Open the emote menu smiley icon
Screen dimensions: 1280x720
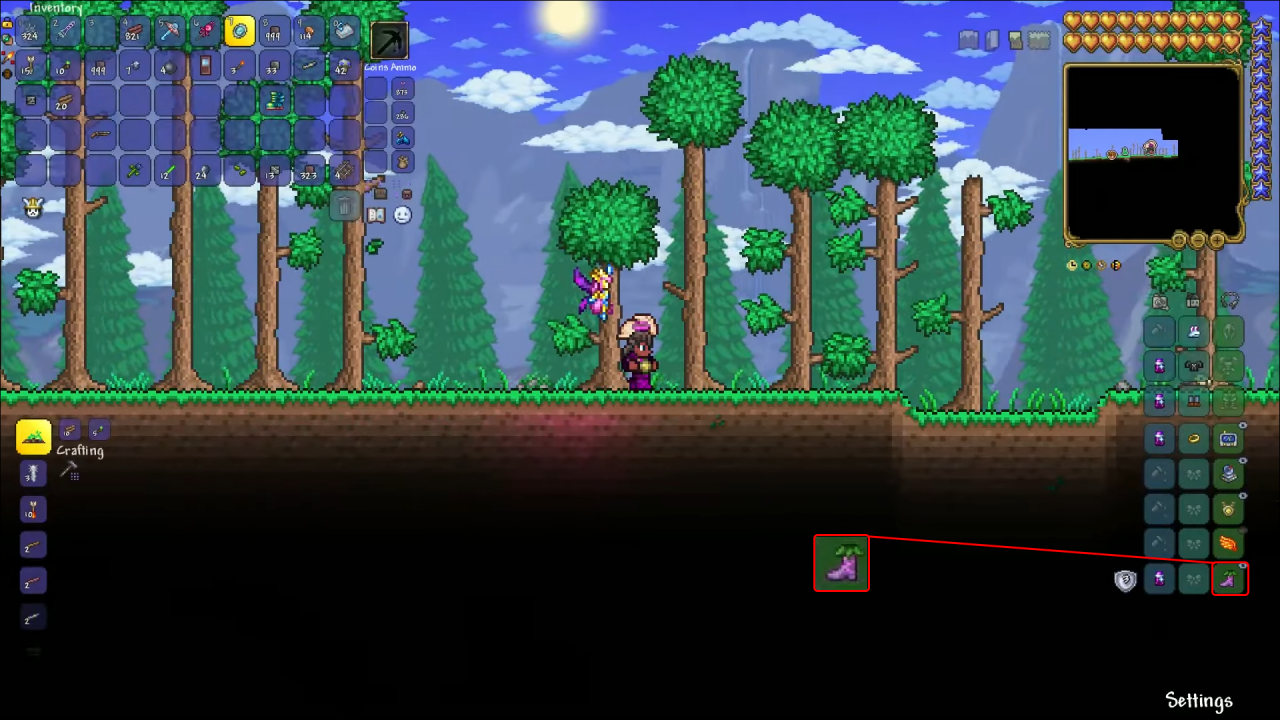point(402,215)
